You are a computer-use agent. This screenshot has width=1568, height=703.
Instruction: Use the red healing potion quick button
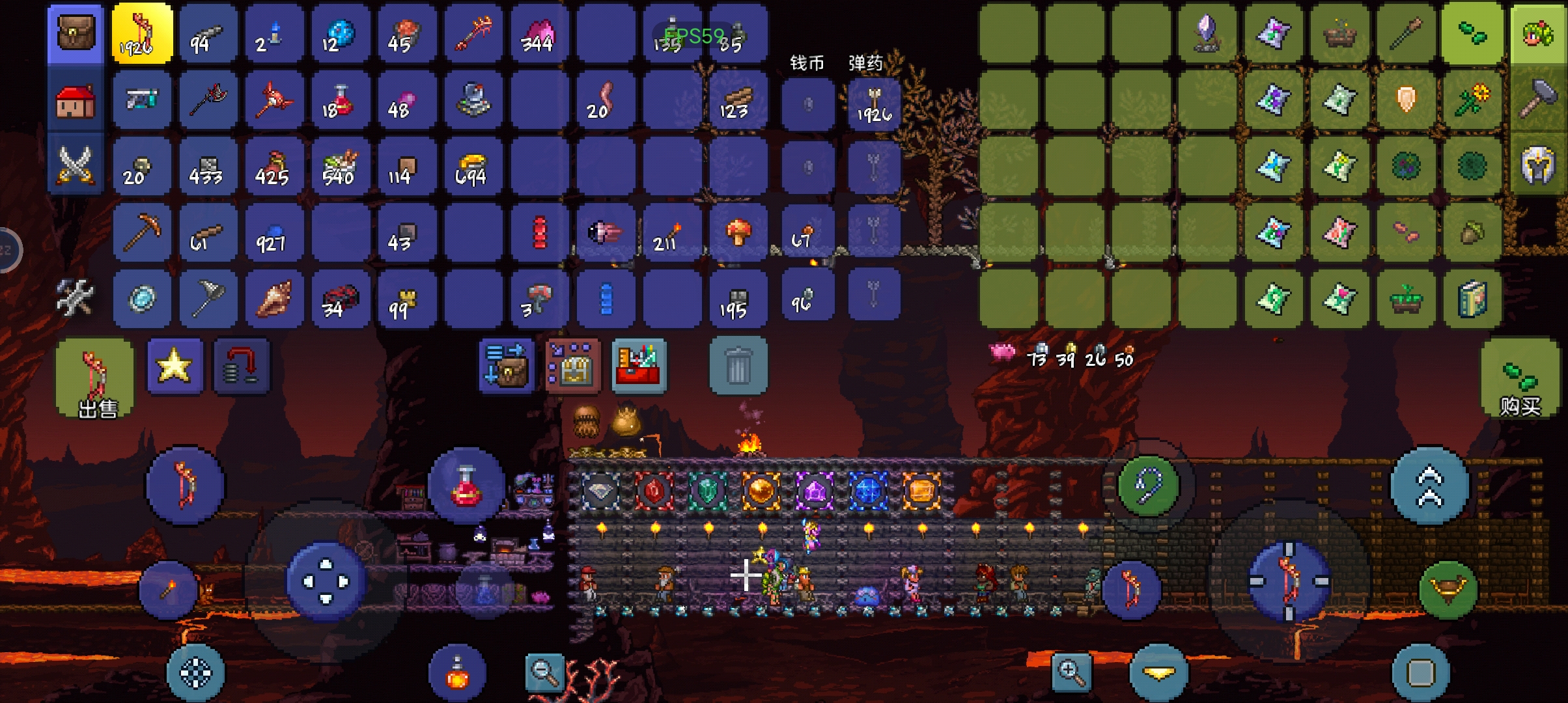(466, 486)
